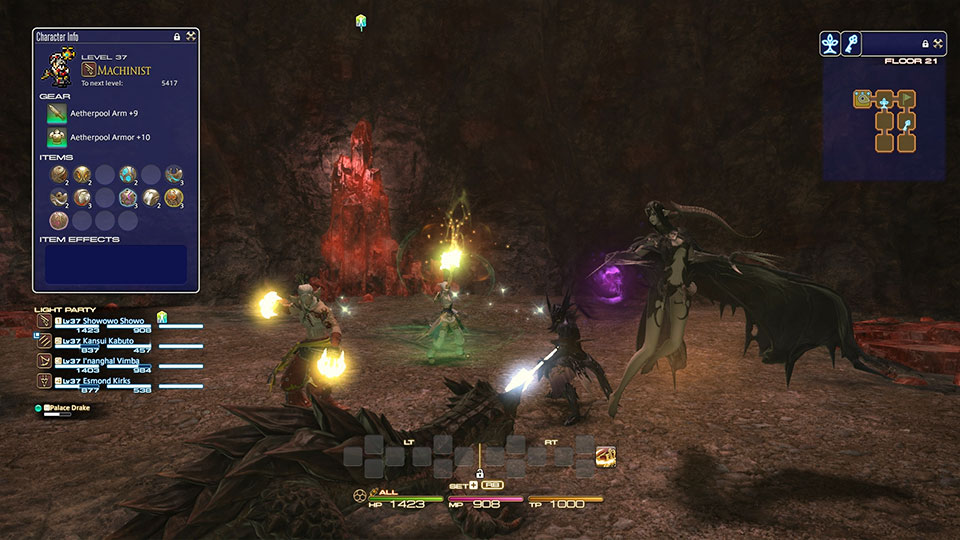Select Palace Drake in the enemy list
The width and height of the screenshot is (960, 540).
(70, 408)
